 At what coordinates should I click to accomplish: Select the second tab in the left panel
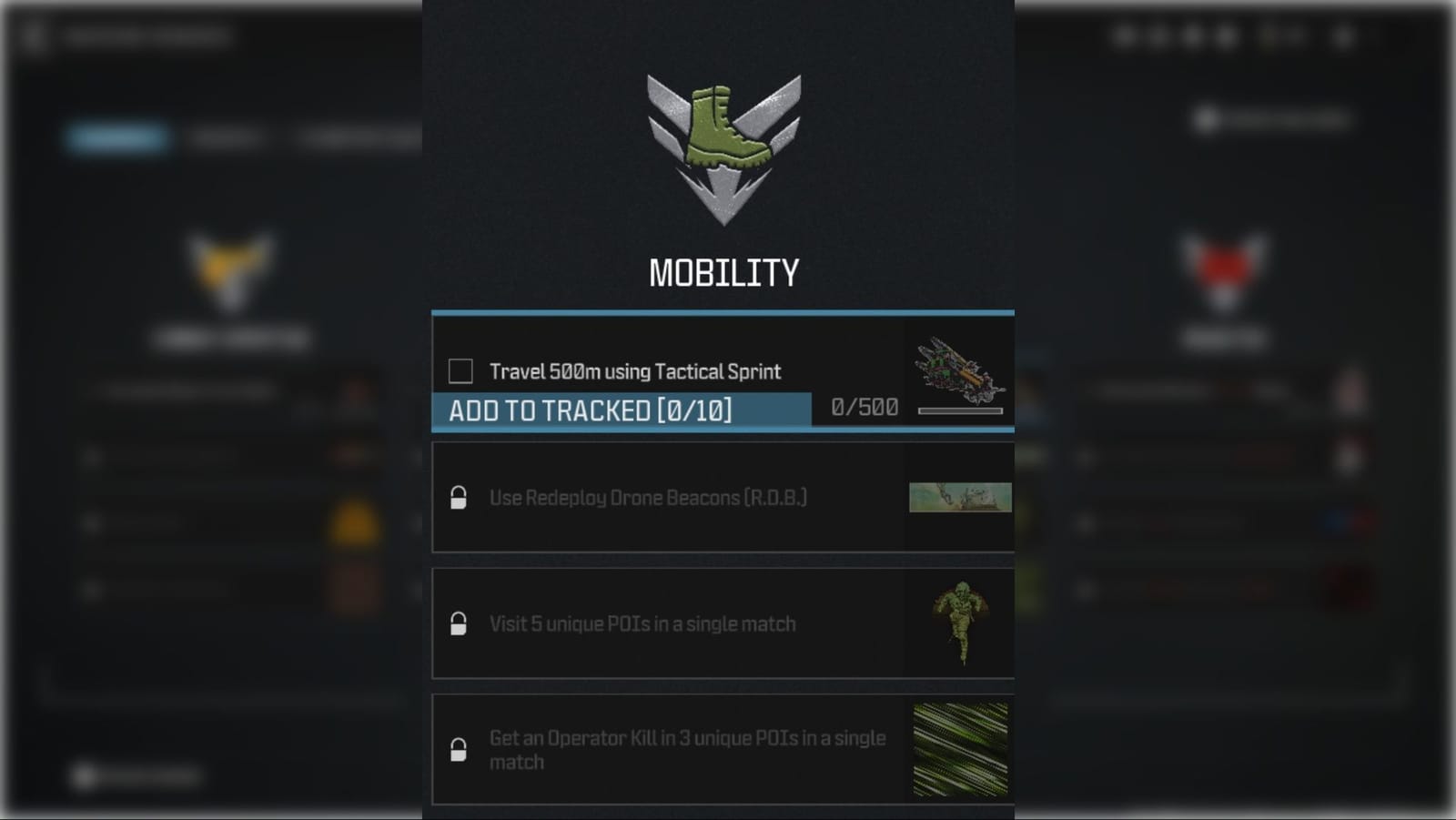pos(226,137)
